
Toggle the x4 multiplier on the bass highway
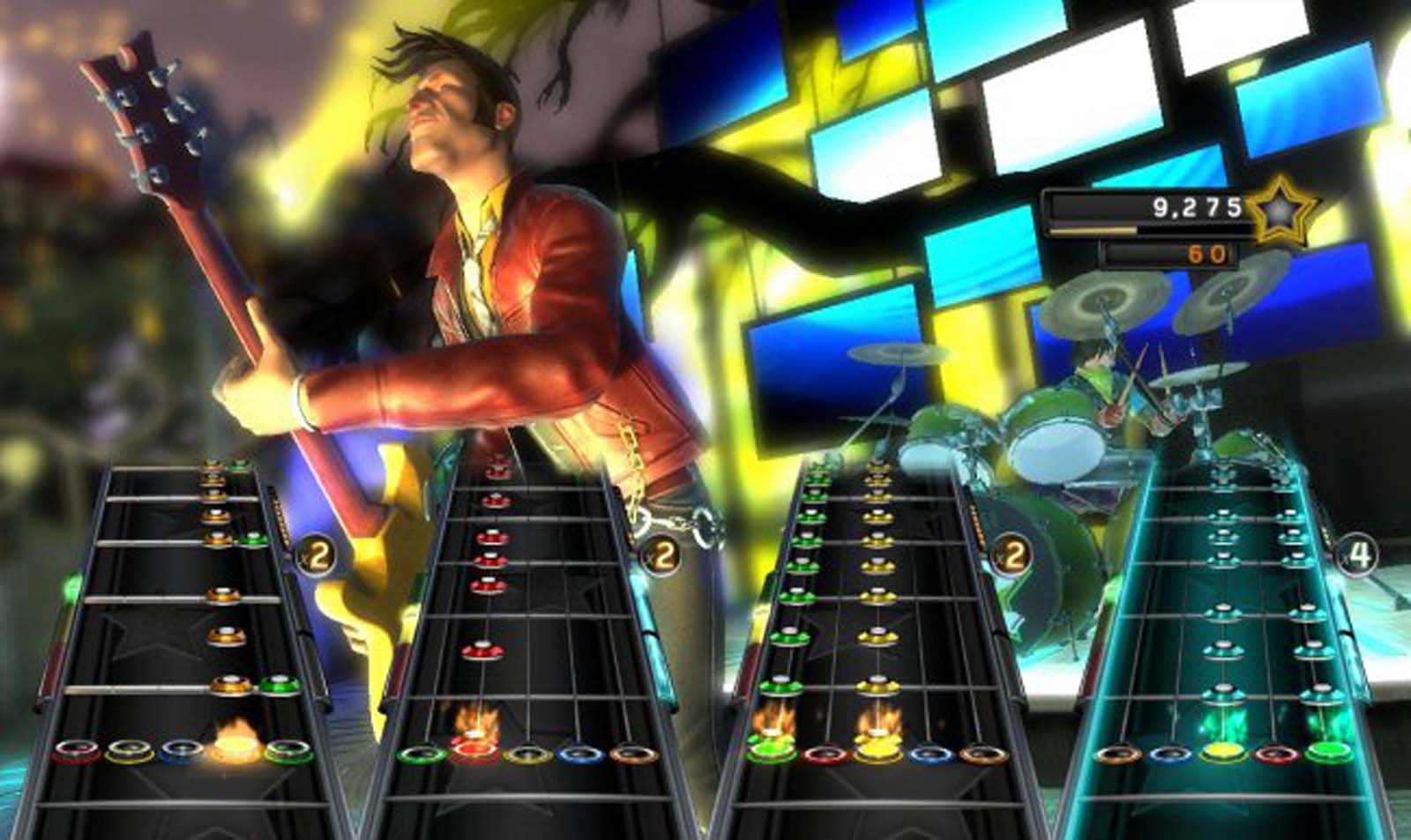pos(1359,554)
